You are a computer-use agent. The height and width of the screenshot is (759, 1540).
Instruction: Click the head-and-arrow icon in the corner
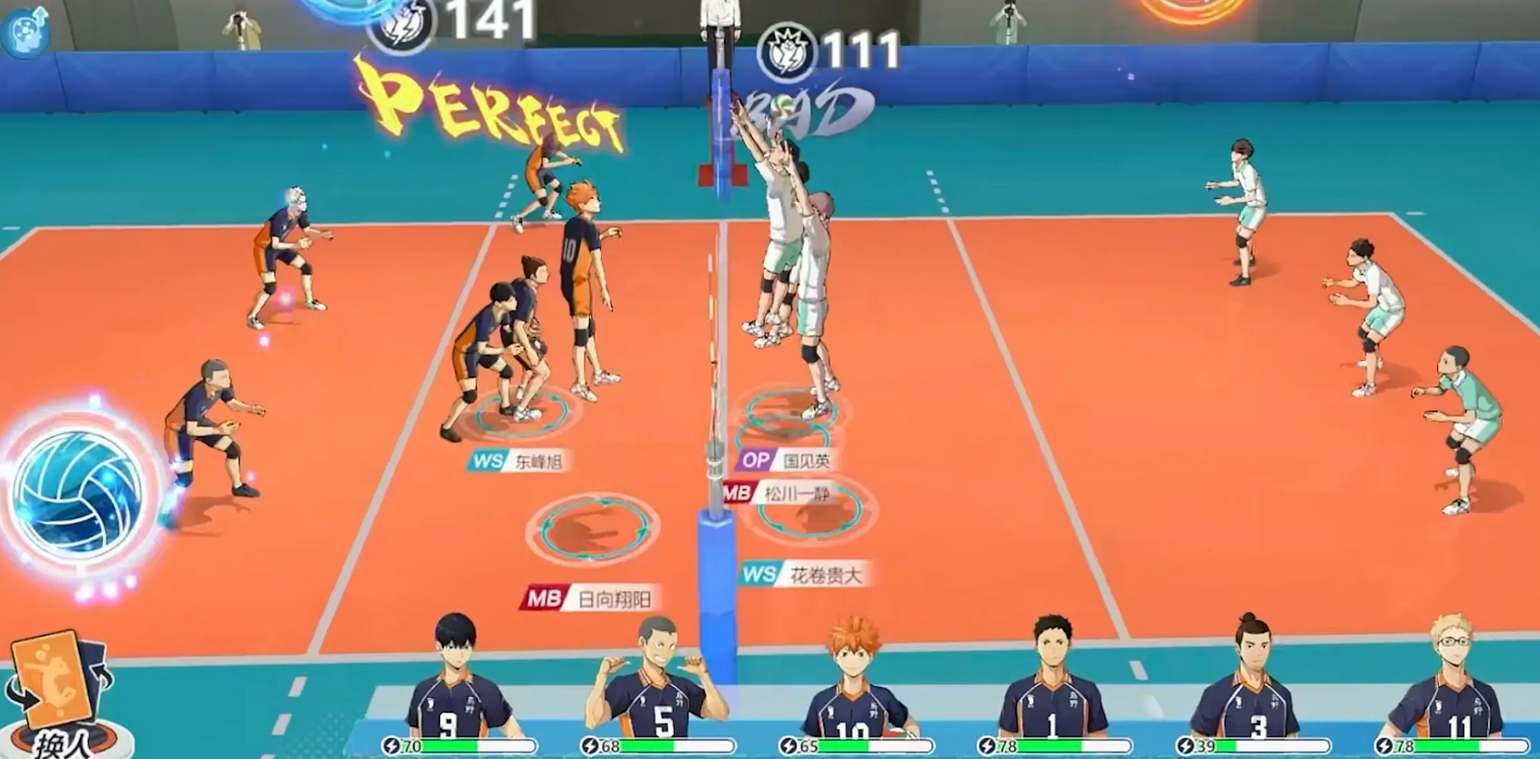pyautogui.click(x=25, y=31)
